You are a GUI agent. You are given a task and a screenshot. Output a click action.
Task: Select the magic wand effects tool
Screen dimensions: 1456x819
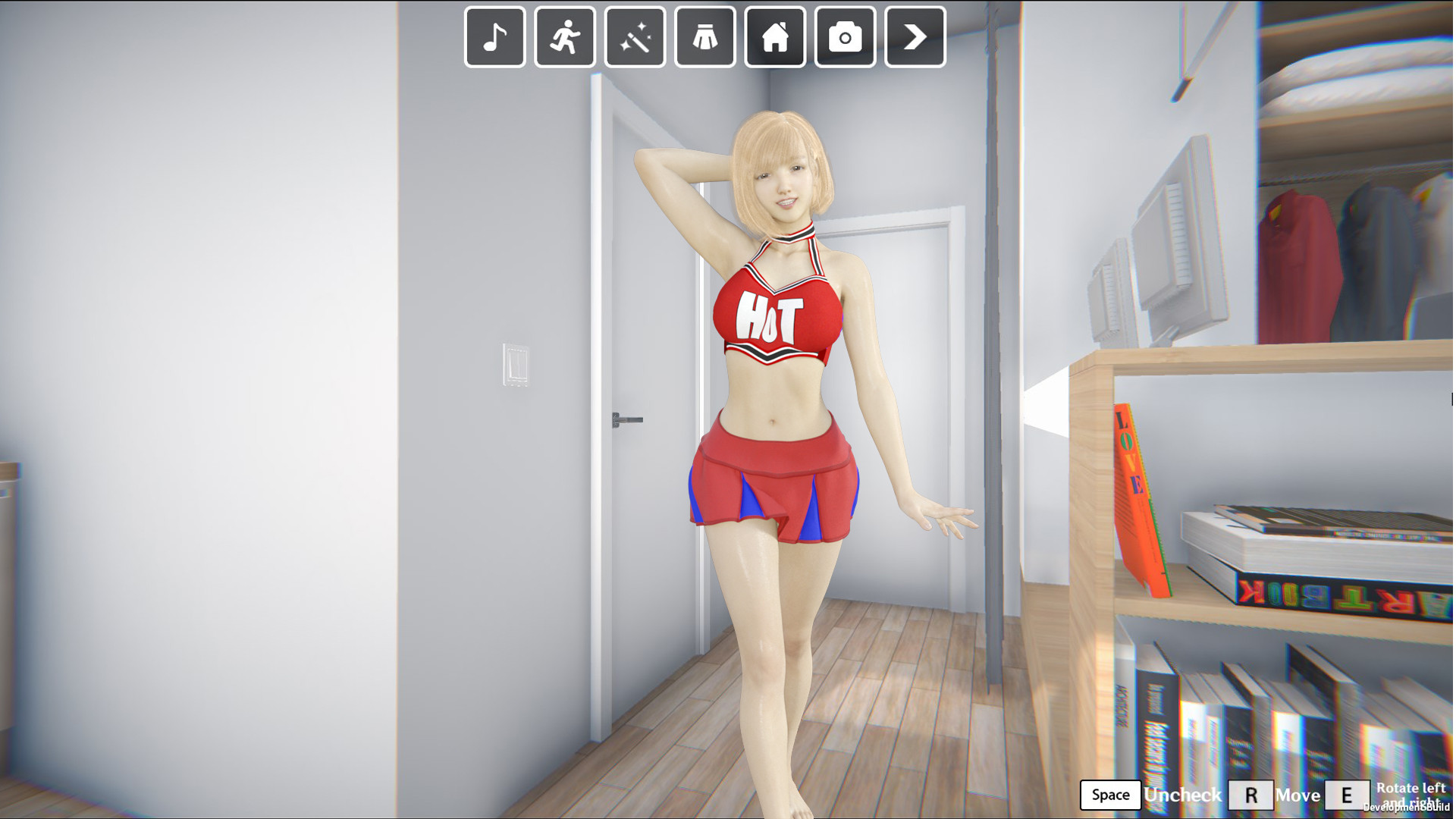(x=635, y=36)
